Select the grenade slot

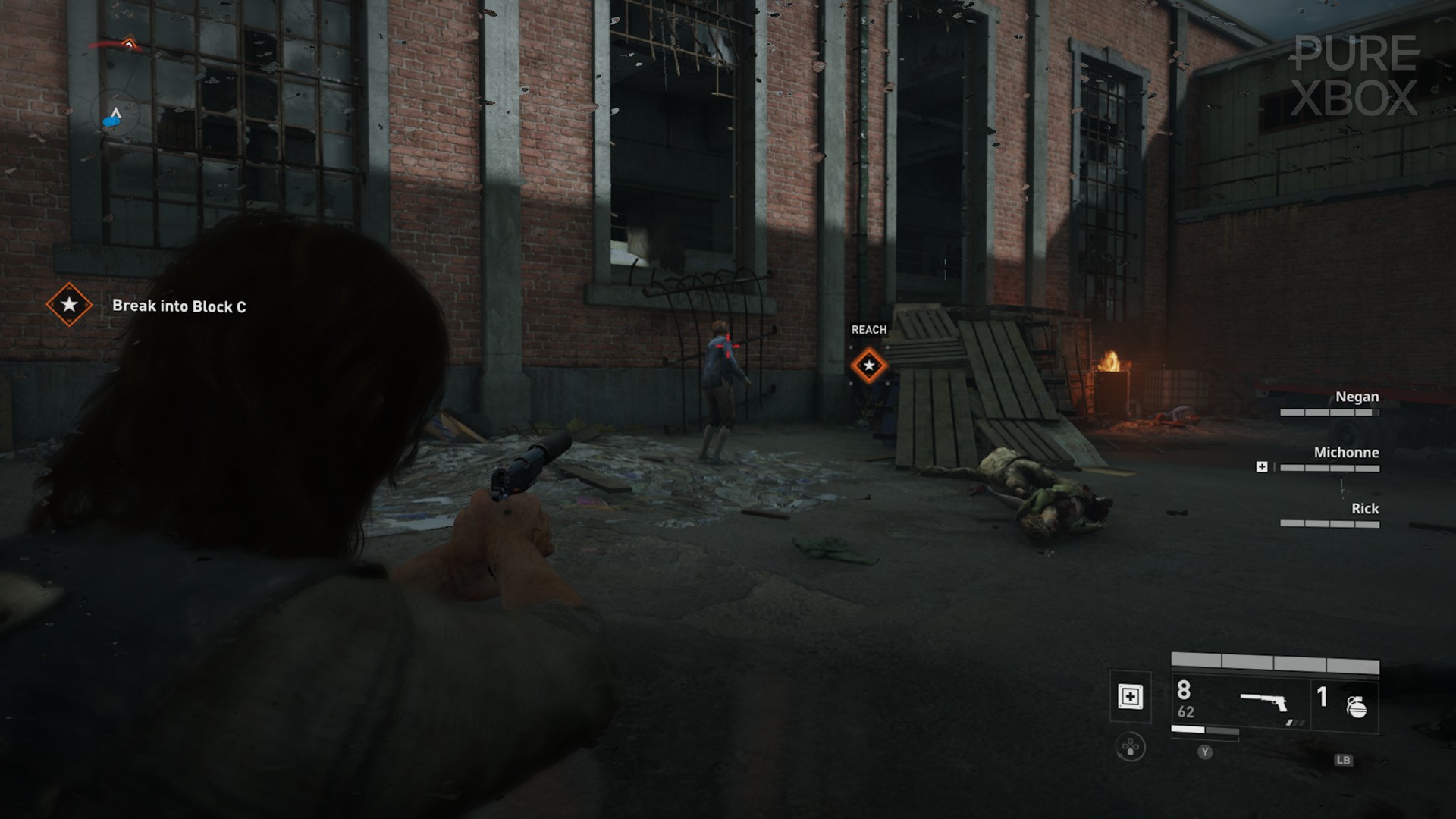click(x=1356, y=706)
